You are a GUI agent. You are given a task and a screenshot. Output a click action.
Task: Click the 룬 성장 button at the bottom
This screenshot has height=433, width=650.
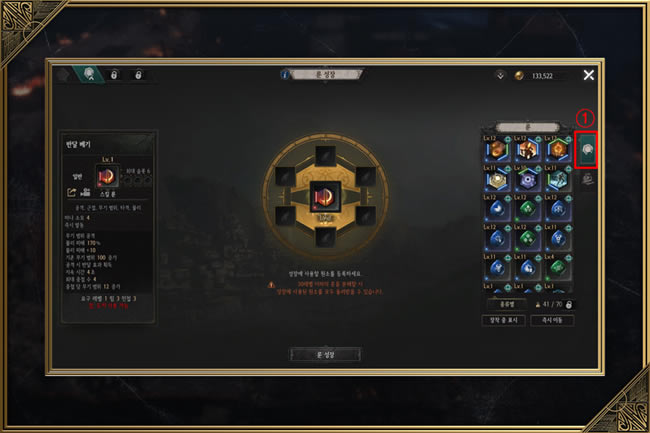[325, 354]
